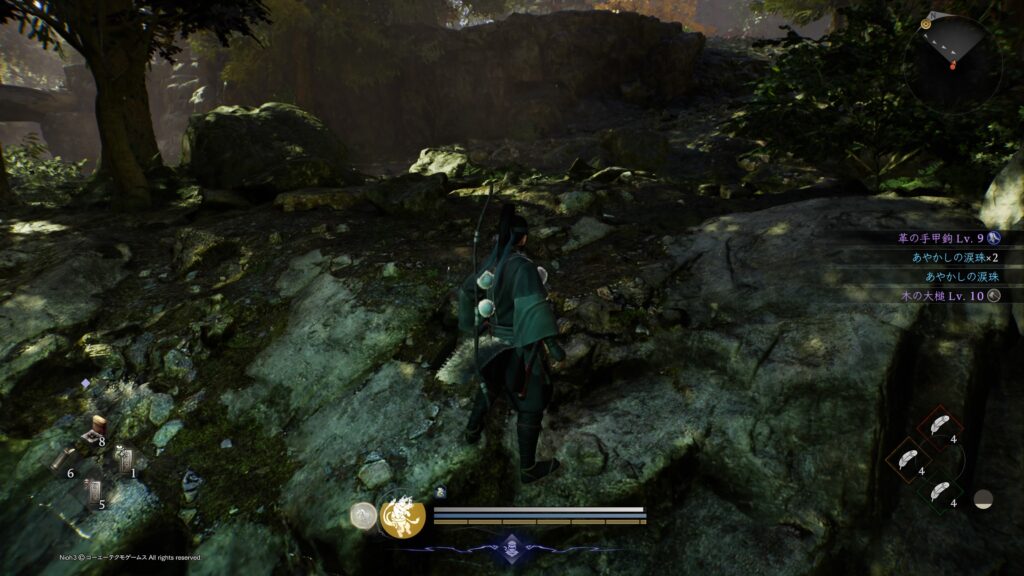Activate the red-bordered feather slot
This screenshot has height=576, width=1024.
click(x=940, y=427)
